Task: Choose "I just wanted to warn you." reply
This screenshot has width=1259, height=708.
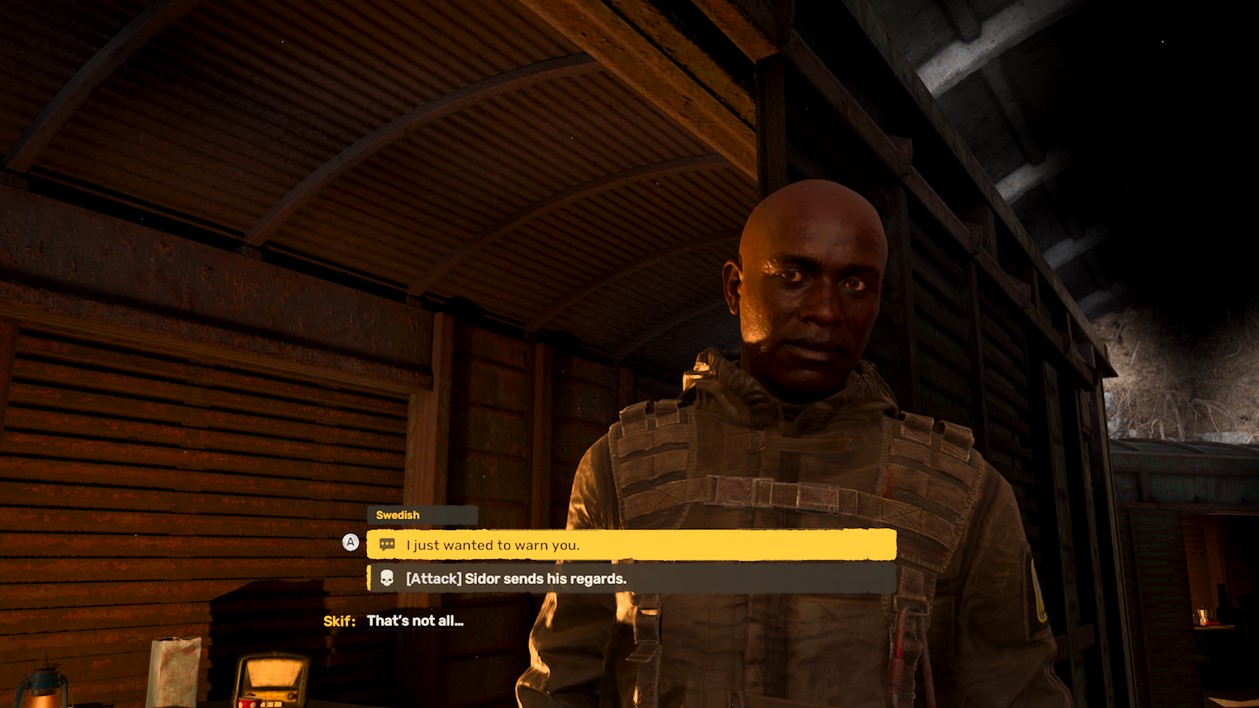Action: 630,545
